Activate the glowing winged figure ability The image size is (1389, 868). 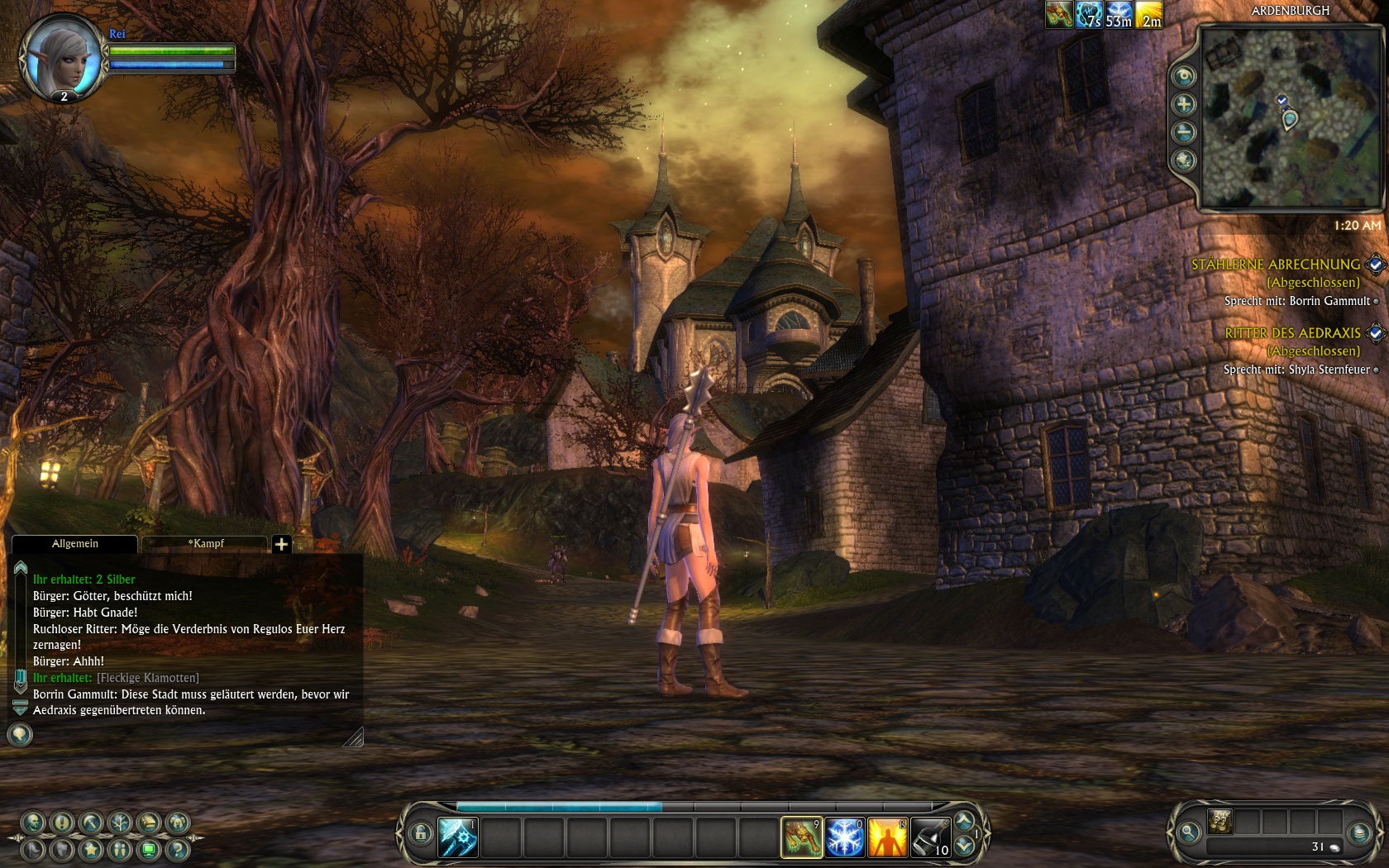click(887, 837)
